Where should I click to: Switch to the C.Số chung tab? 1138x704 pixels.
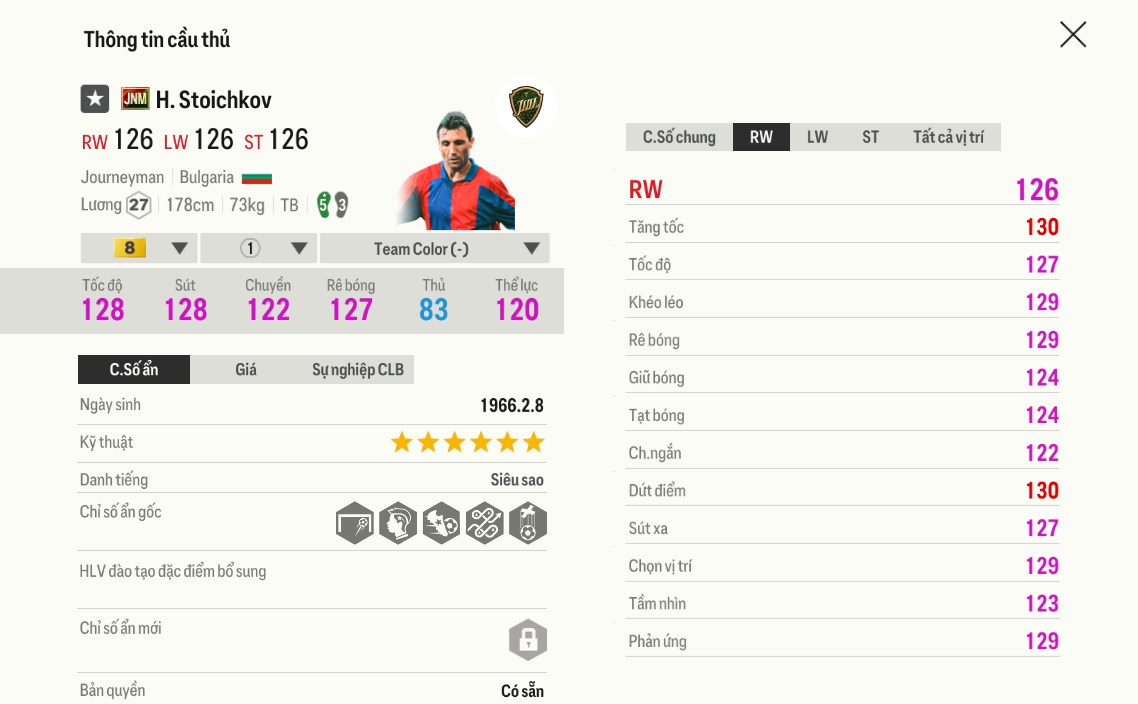tap(679, 137)
